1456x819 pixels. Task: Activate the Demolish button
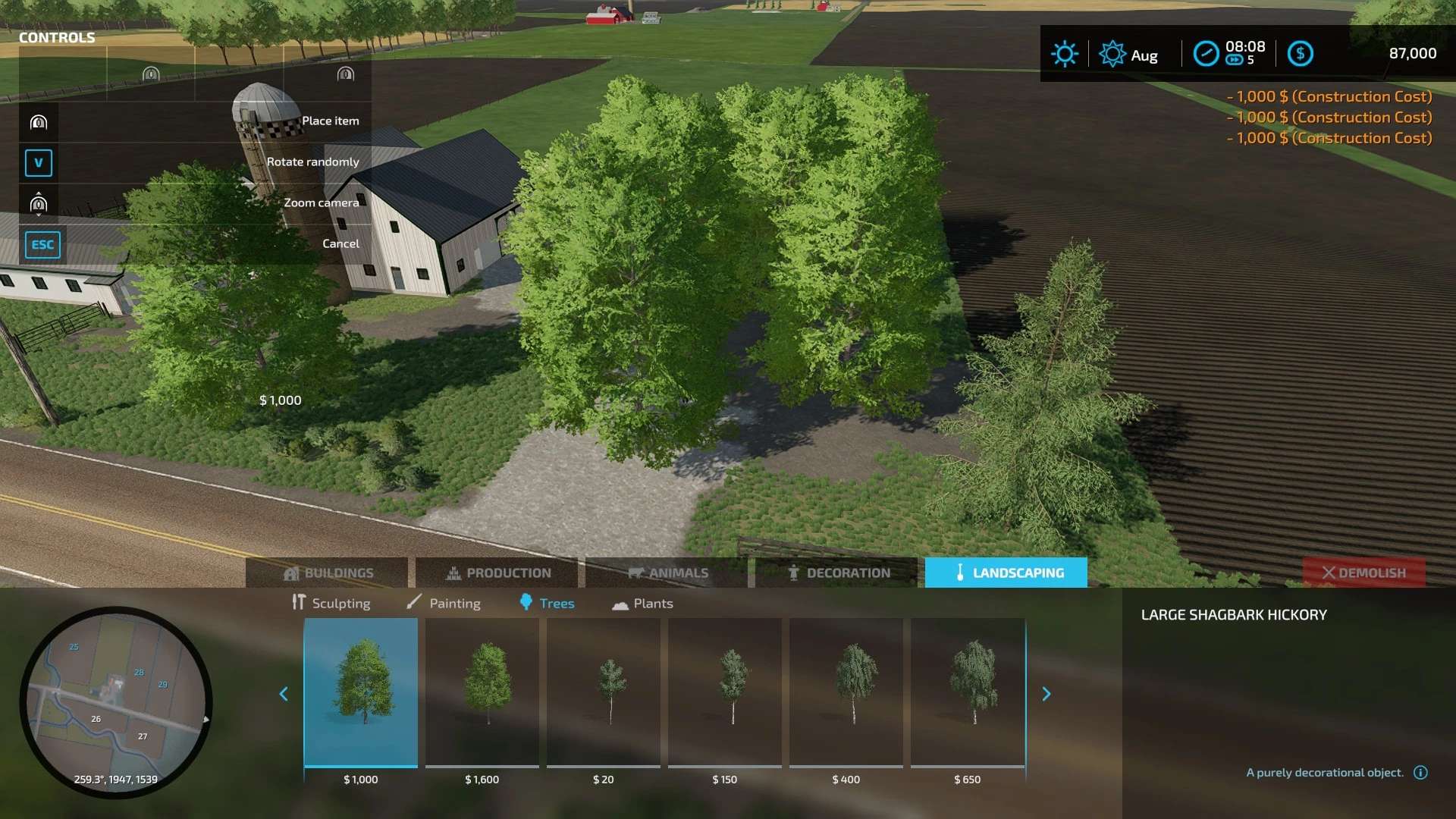click(x=1363, y=573)
